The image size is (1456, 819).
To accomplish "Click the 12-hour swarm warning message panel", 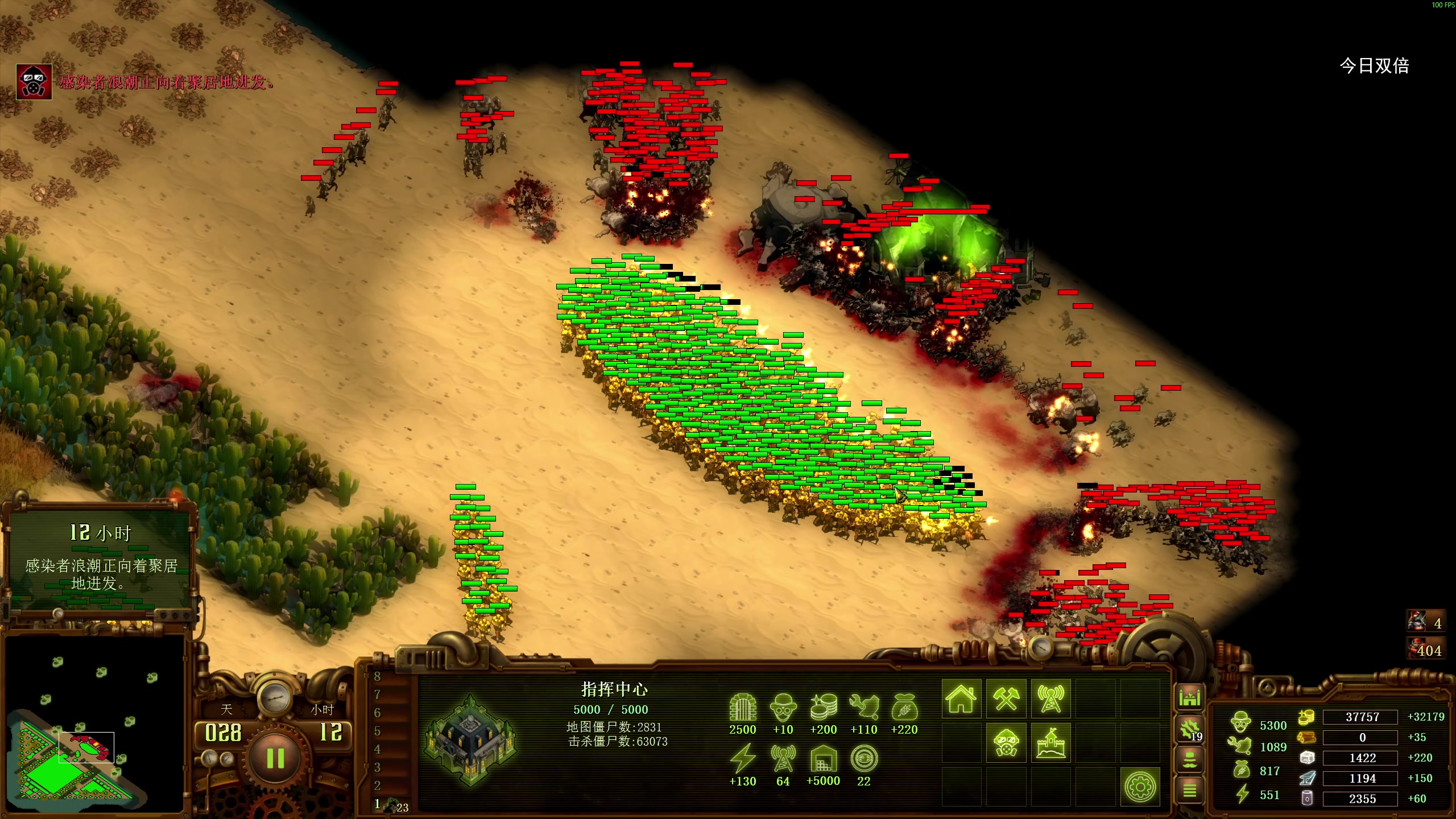I will [101, 559].
